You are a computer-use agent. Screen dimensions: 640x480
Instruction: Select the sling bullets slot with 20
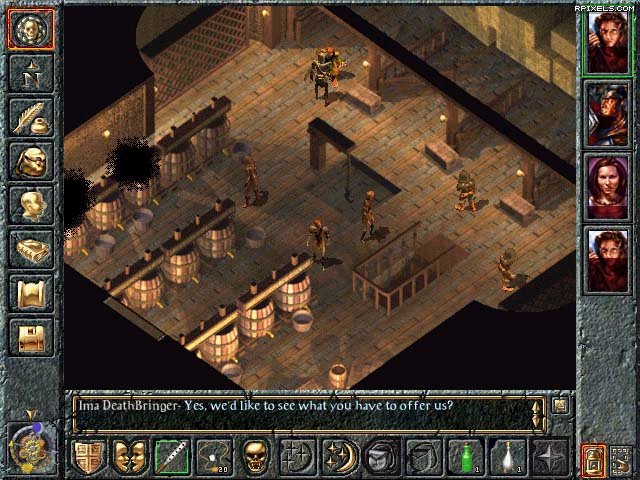(214, 457)
